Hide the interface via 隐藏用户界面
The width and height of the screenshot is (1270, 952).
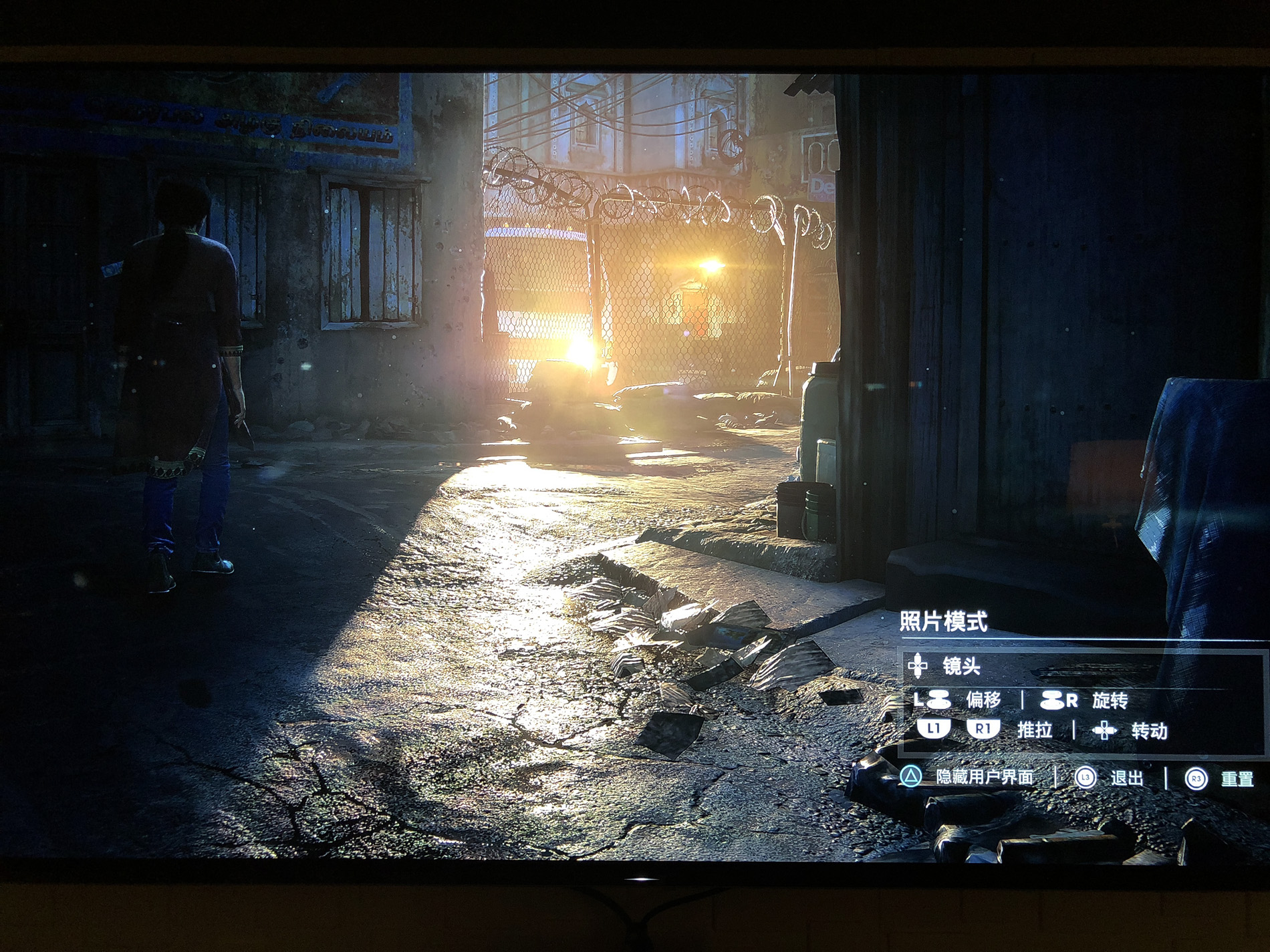tap(984, 777)
